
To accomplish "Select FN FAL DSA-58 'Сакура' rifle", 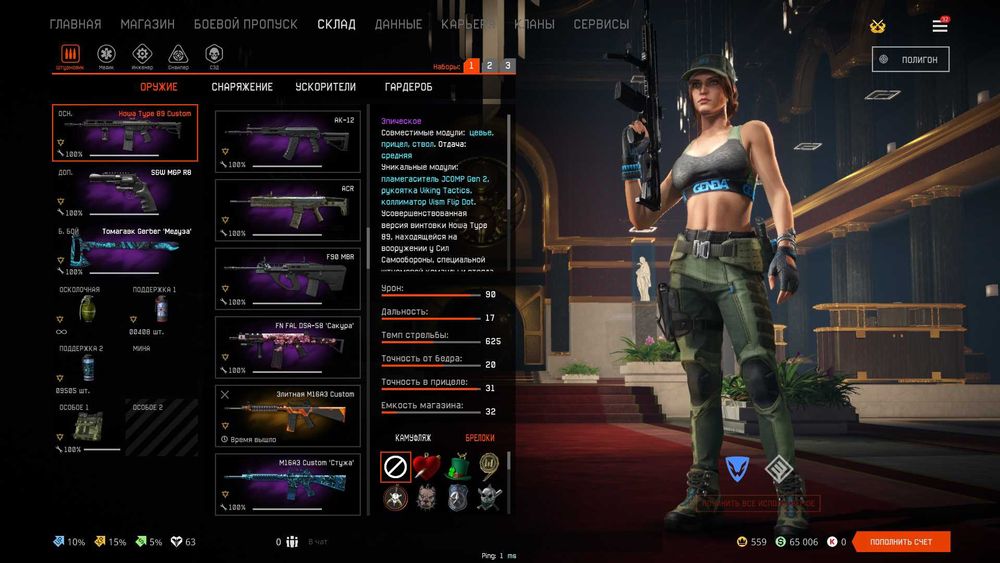I will pyautogui.click(x=288, y=346).
